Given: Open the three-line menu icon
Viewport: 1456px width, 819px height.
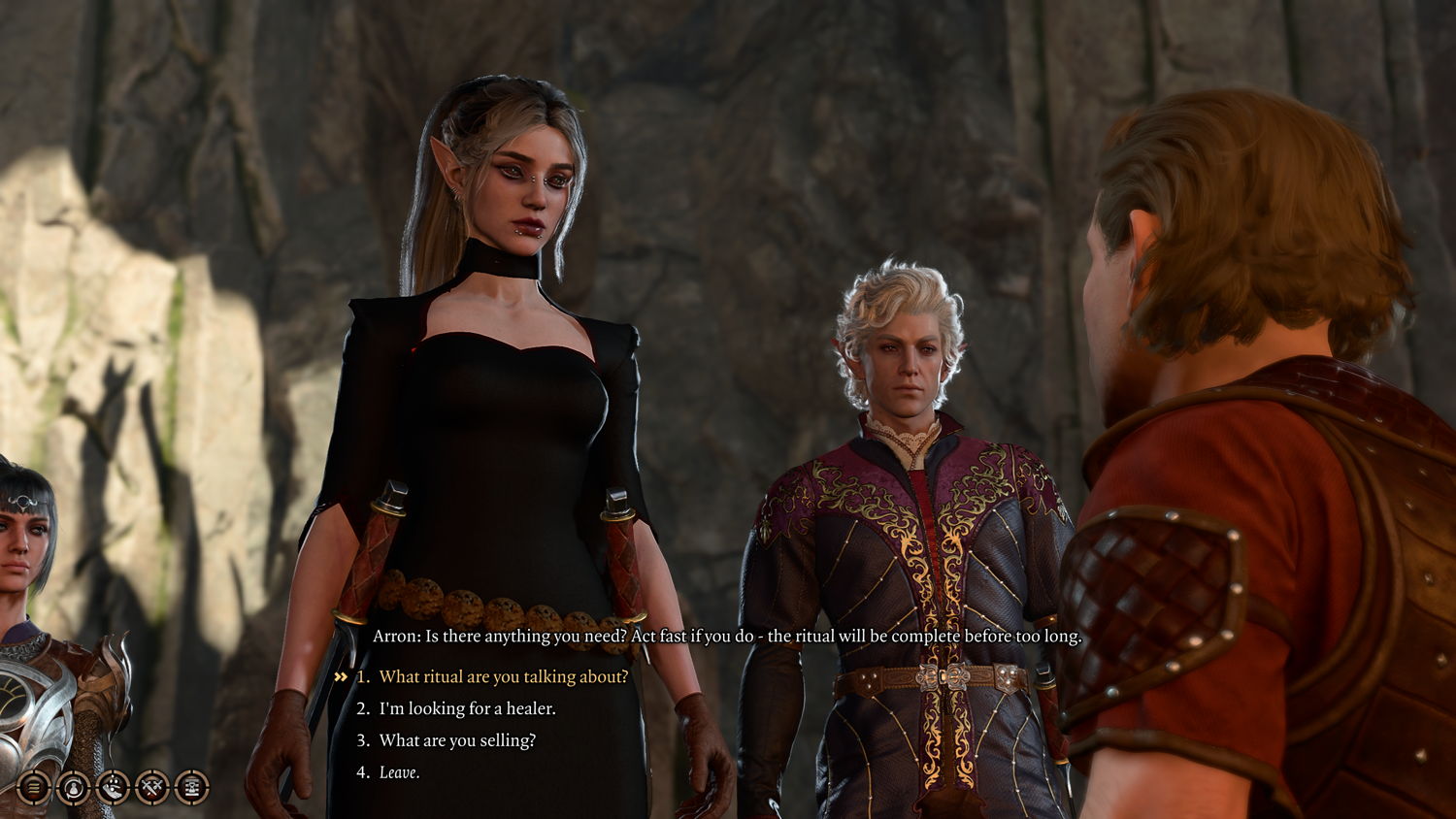Looking at the screenshot, I should tap(33, 787).
